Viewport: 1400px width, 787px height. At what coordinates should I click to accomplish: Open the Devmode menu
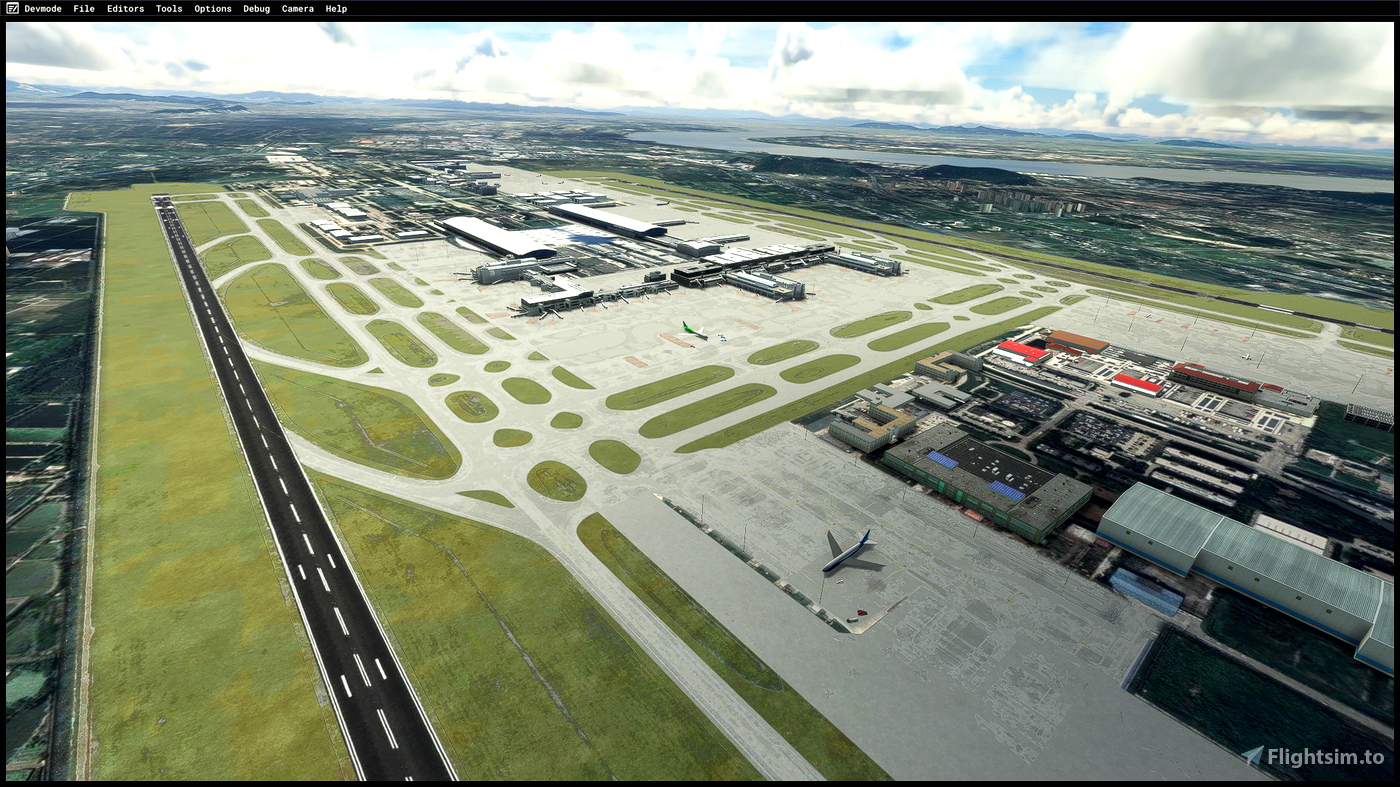tap(42, 8)
